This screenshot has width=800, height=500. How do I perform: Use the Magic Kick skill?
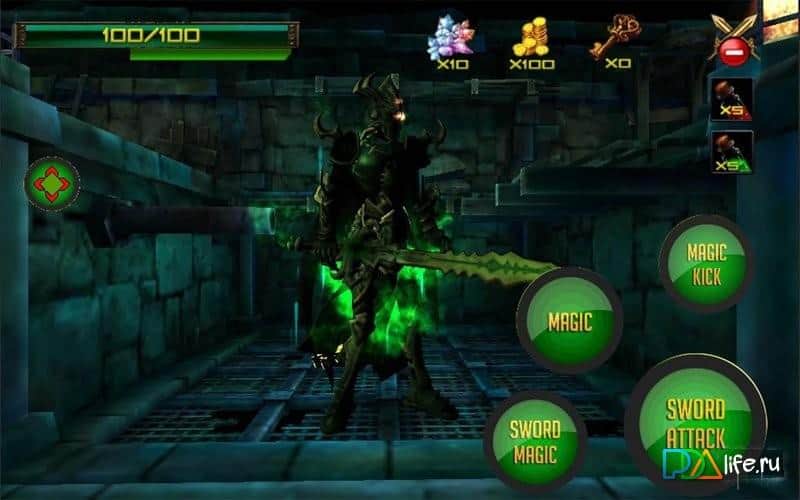pyautogui.click(x=706, y=262)
